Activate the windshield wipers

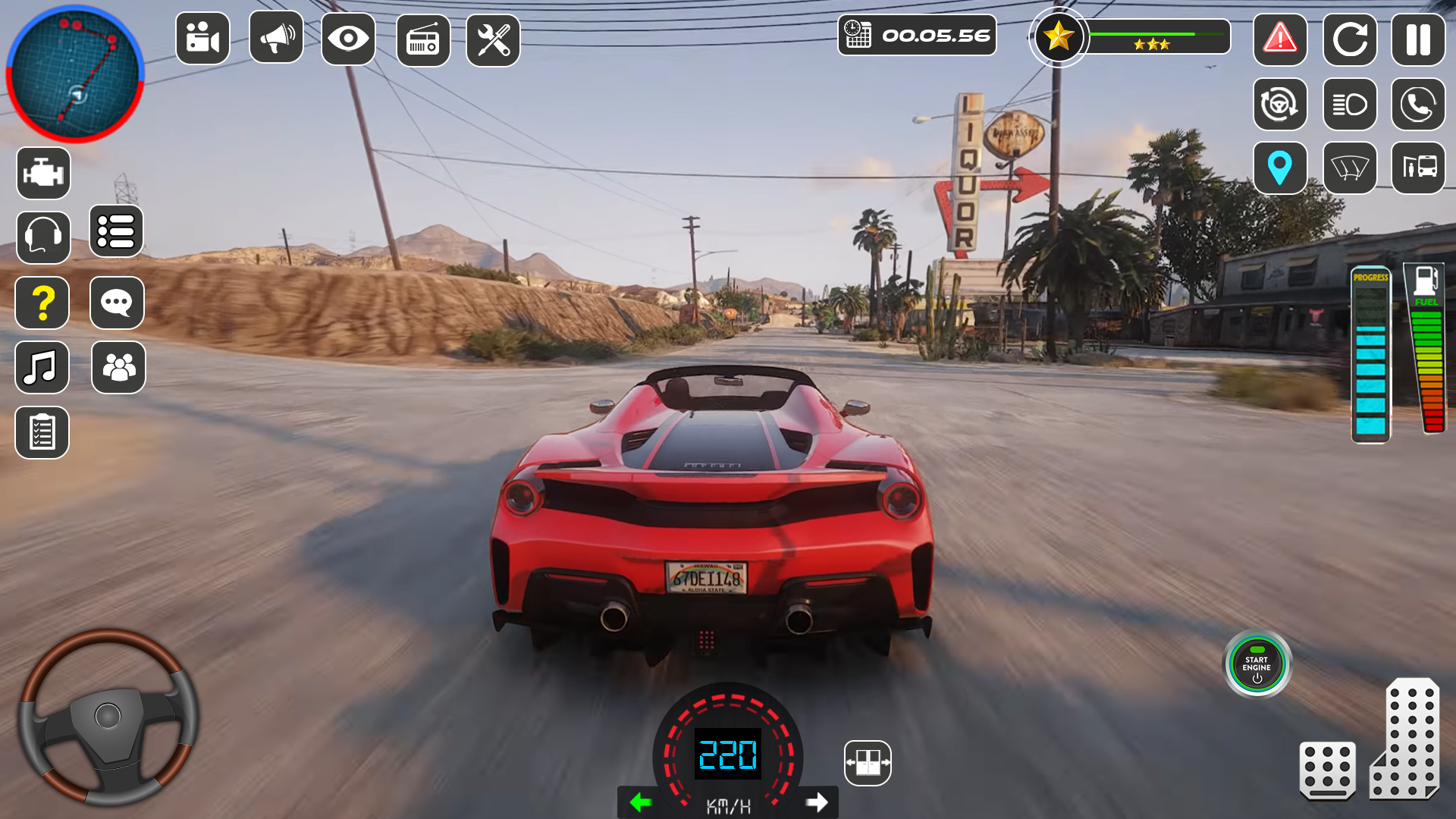(1350, 168)
